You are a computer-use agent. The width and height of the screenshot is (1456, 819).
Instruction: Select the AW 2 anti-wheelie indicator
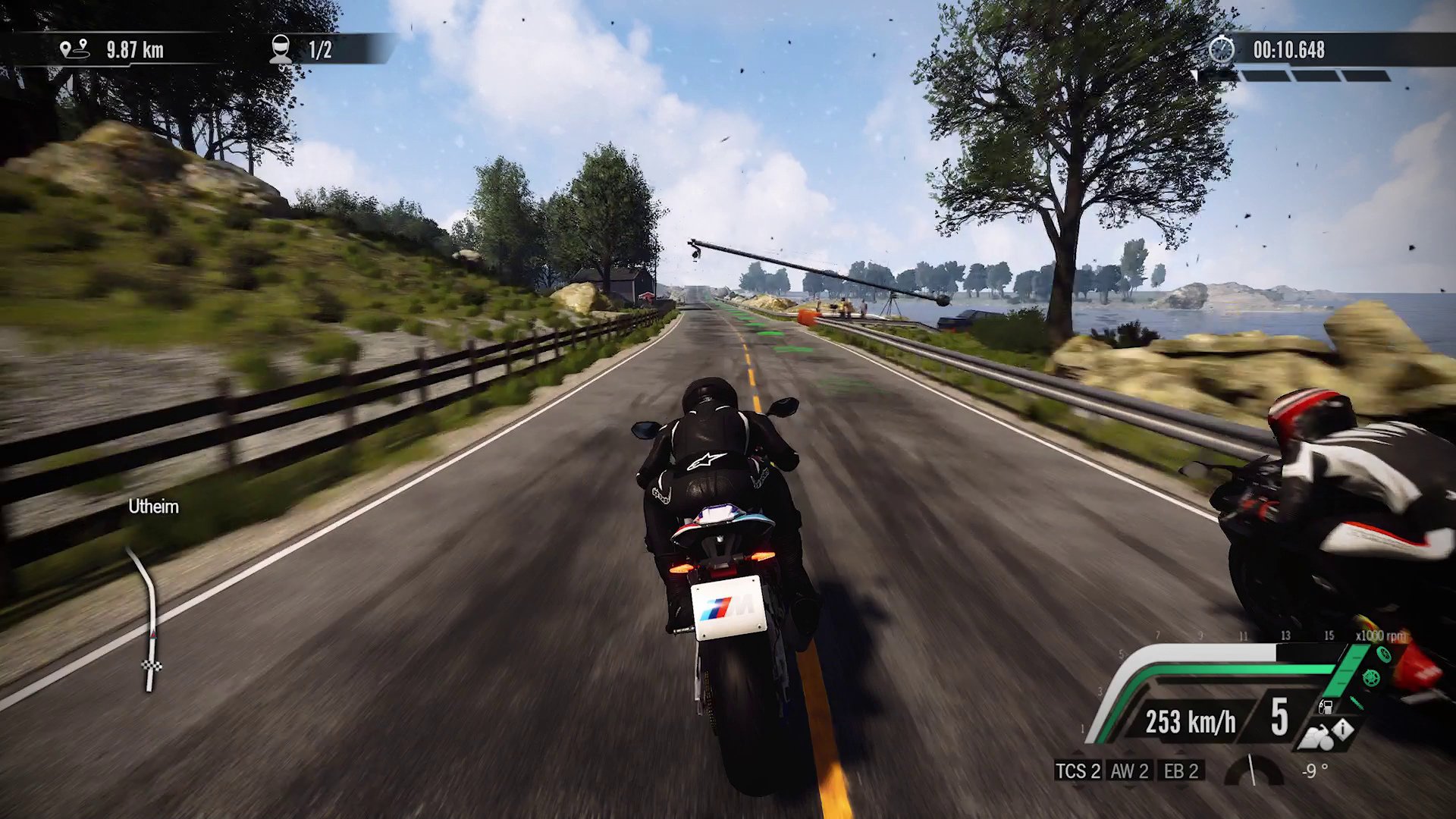click(x=1129, y=771)
